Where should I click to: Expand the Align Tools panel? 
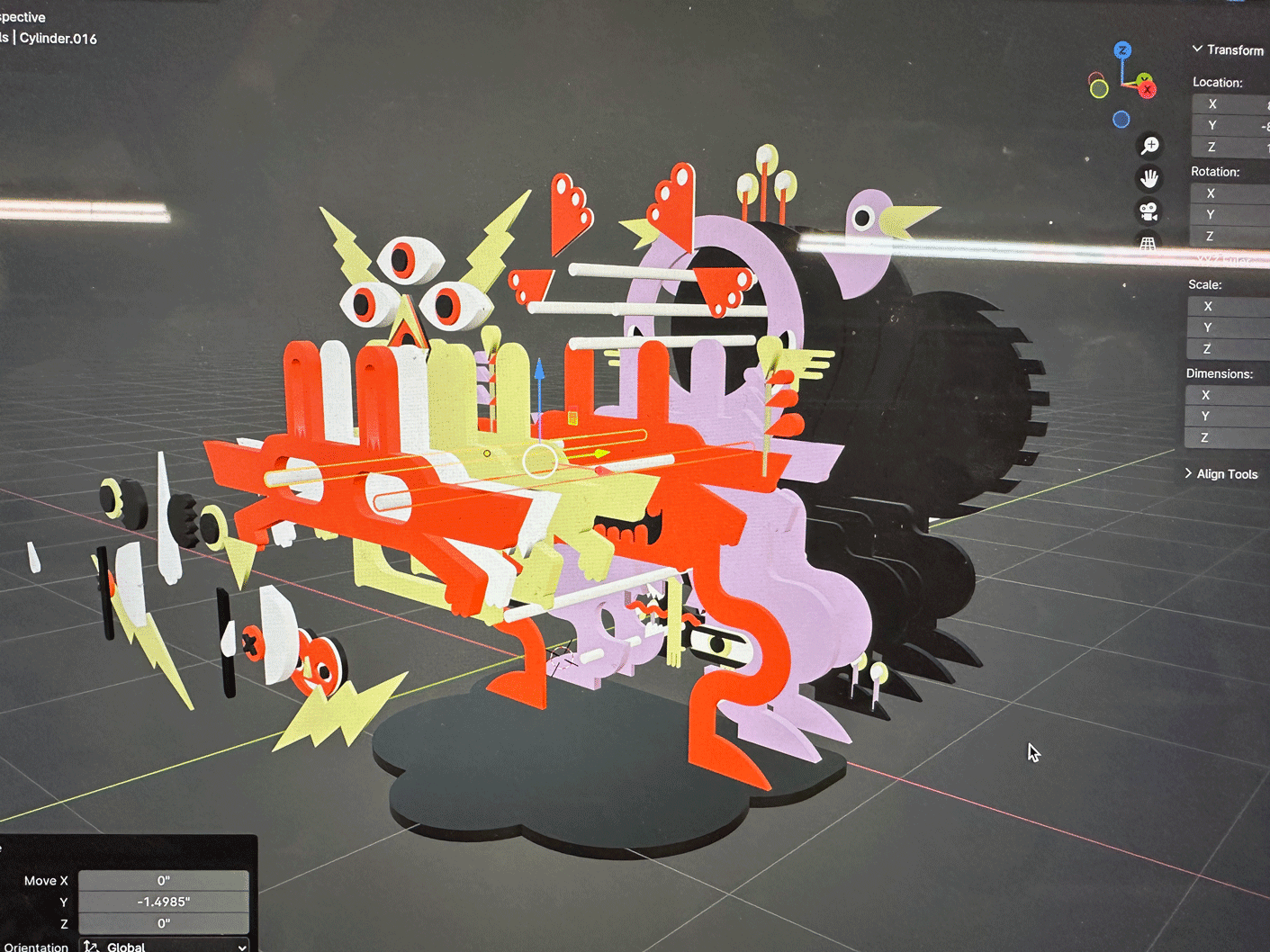(1224, 474)
